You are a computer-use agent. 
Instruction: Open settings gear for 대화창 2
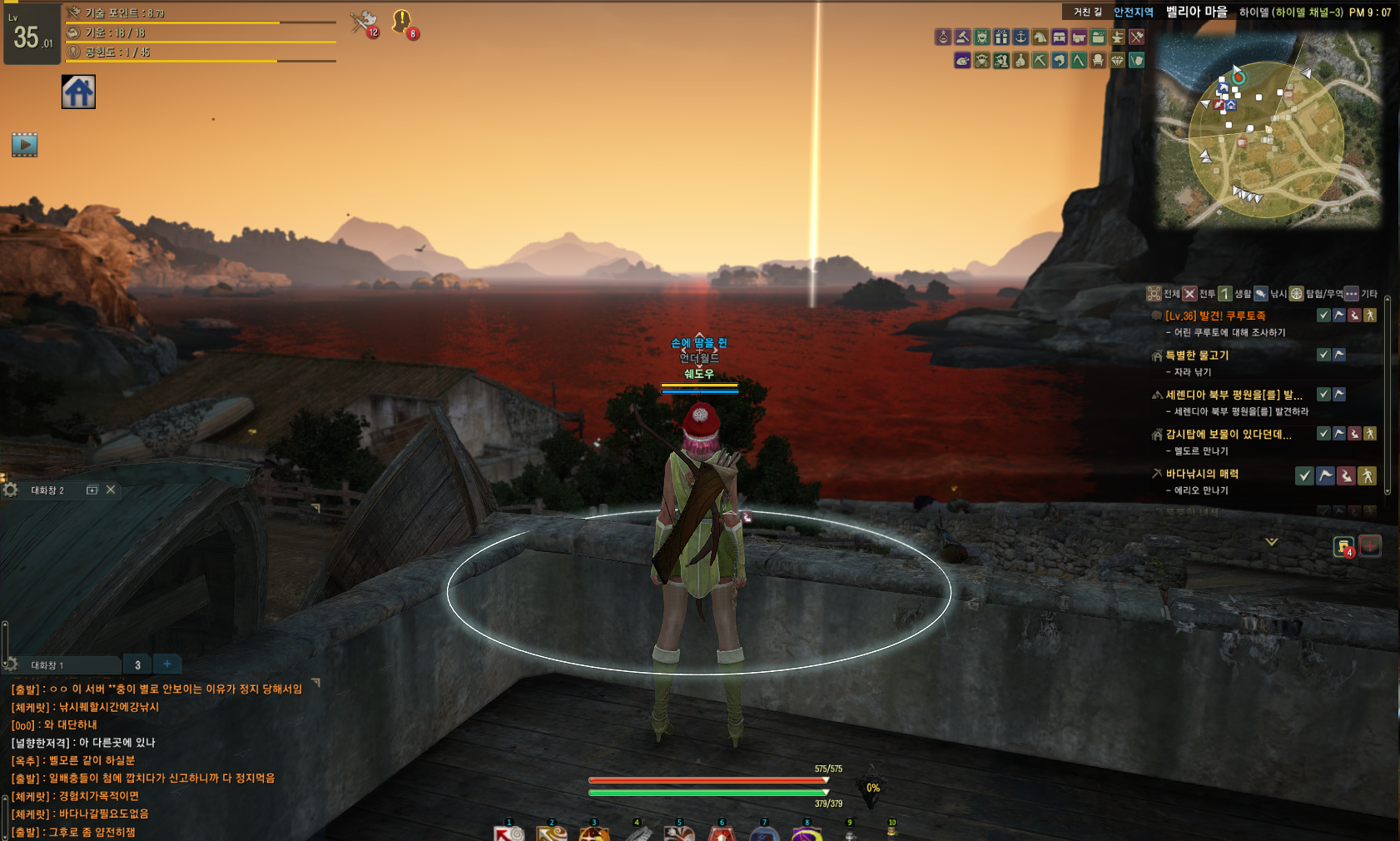click(11, 490)
